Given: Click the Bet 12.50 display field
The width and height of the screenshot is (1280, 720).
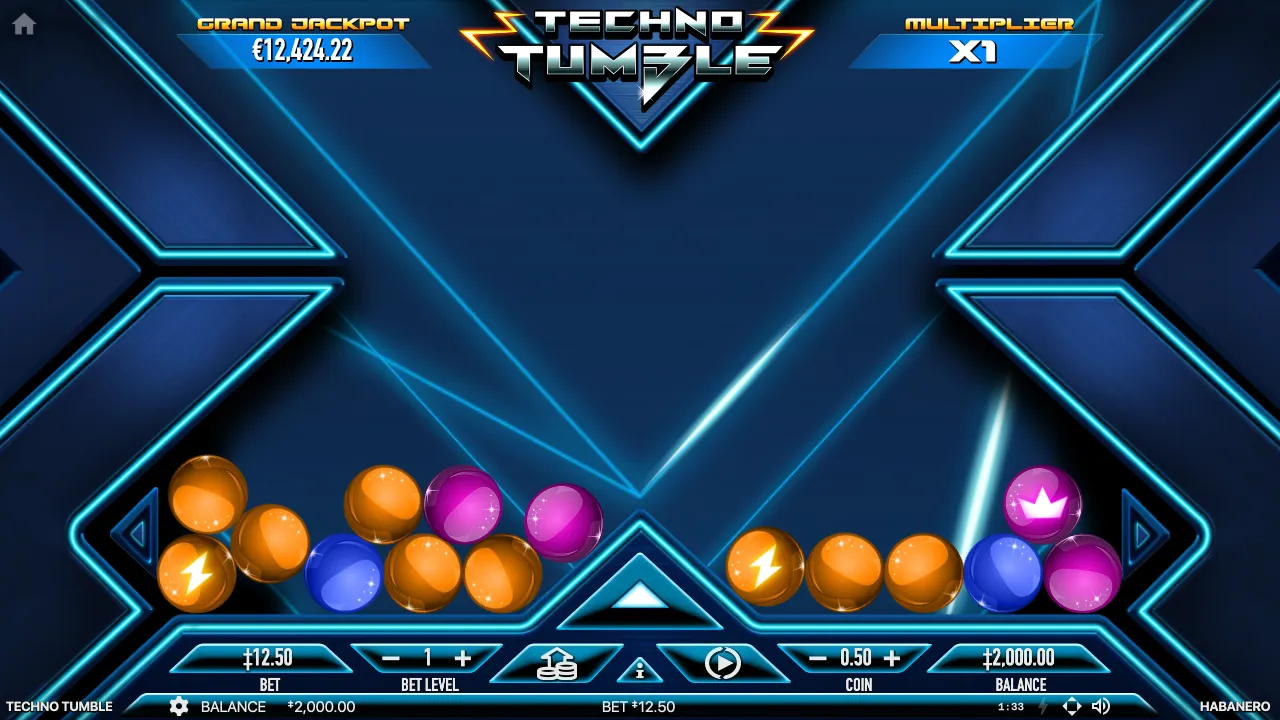Looking at the screenshot, I should point(268,660).
